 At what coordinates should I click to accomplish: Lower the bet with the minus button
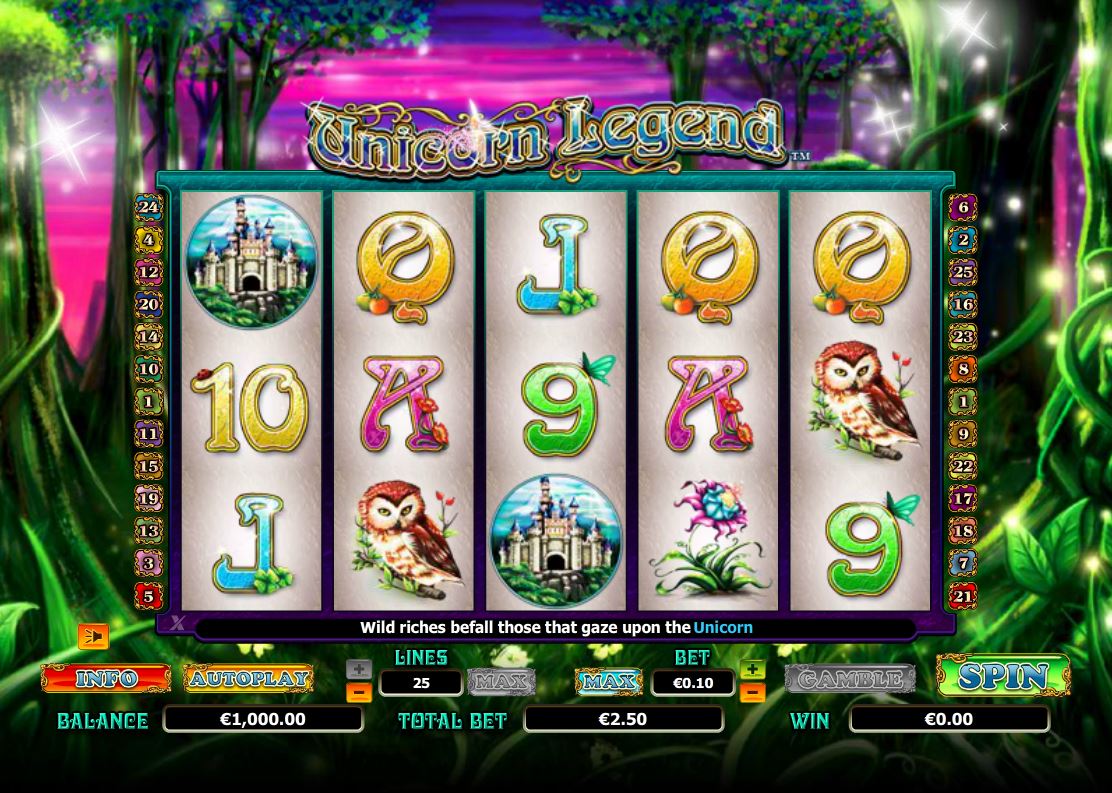tap(752, 692)
